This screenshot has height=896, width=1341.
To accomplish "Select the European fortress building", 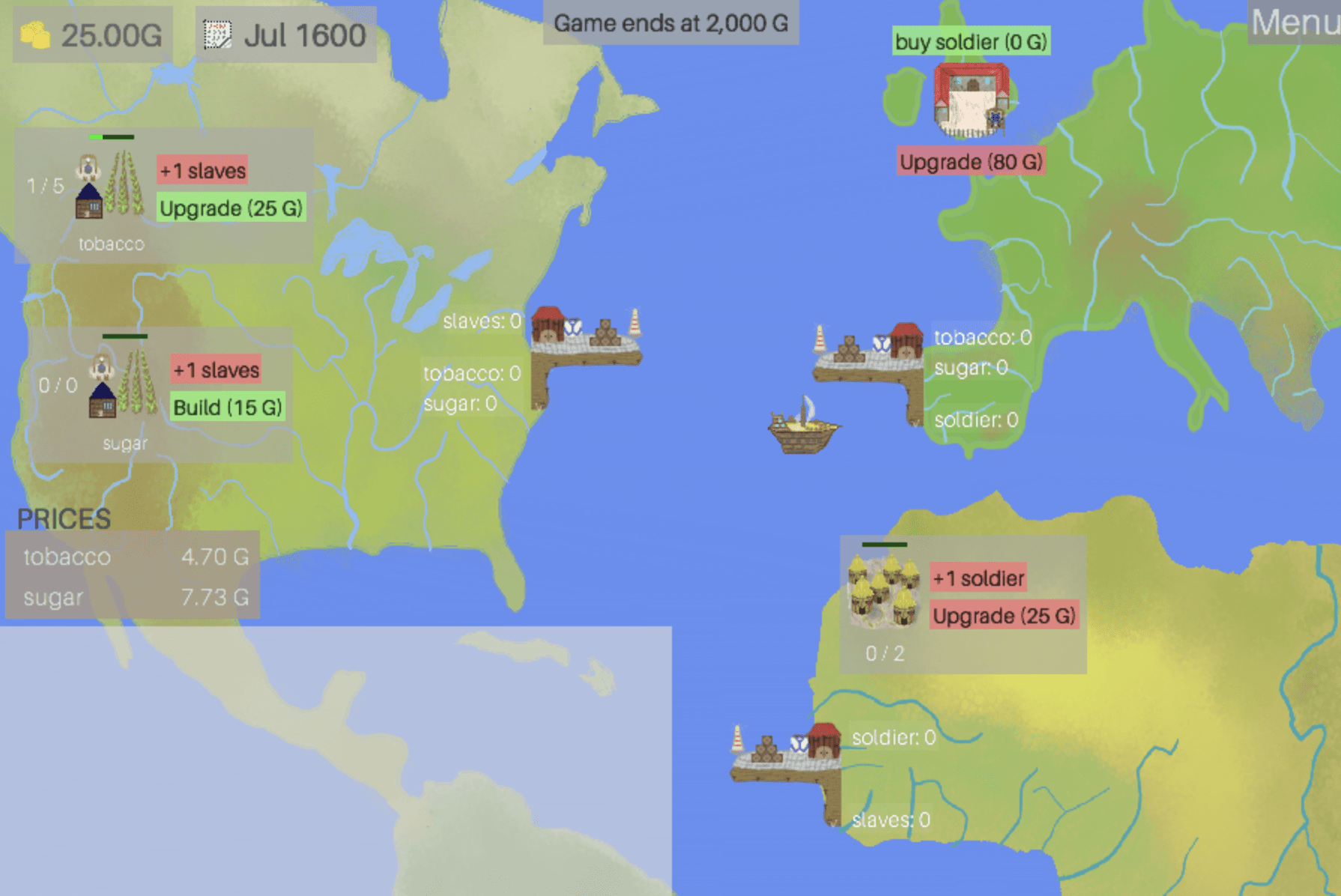I will 972,97.
